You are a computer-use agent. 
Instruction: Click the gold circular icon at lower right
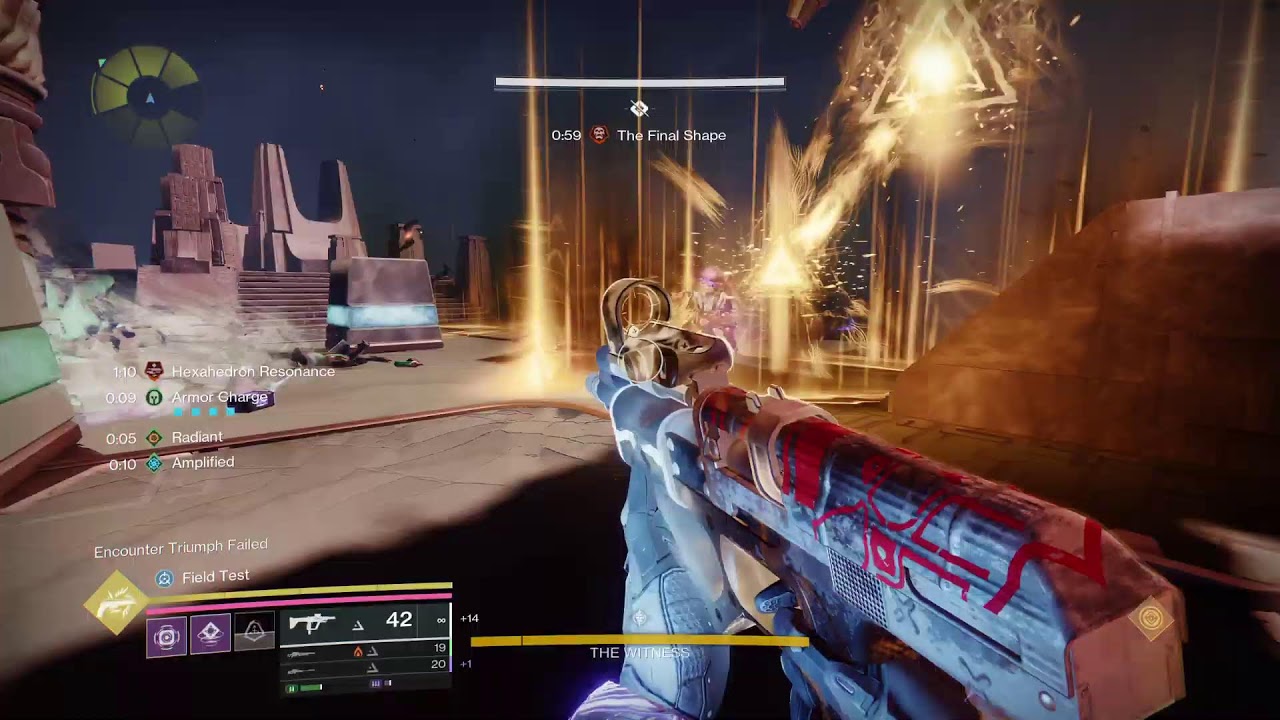1150,620
